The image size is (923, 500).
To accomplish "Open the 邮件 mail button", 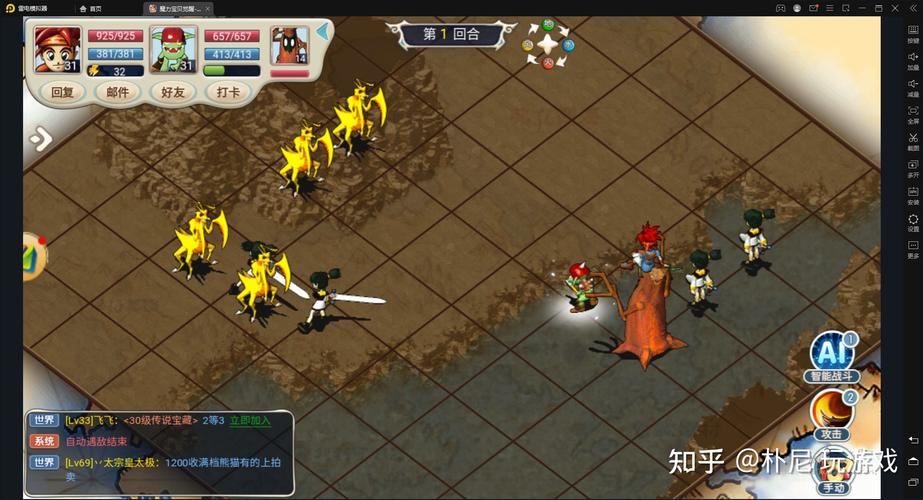I will coord(117,92).
